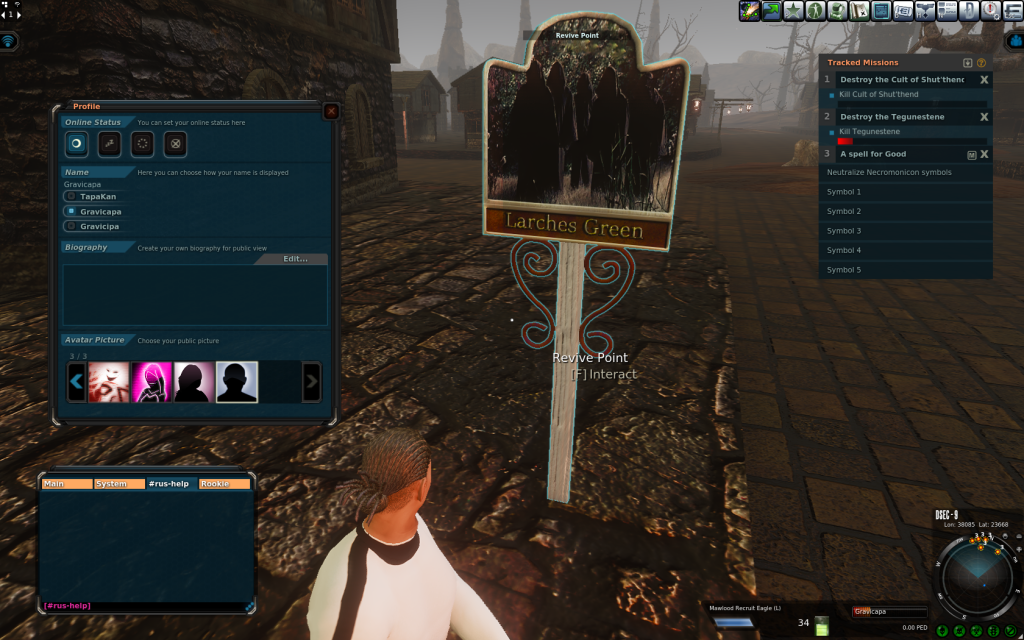Set online status with the circle icon
Viewport: 1024px width, 640px height.
click(76, 143)
